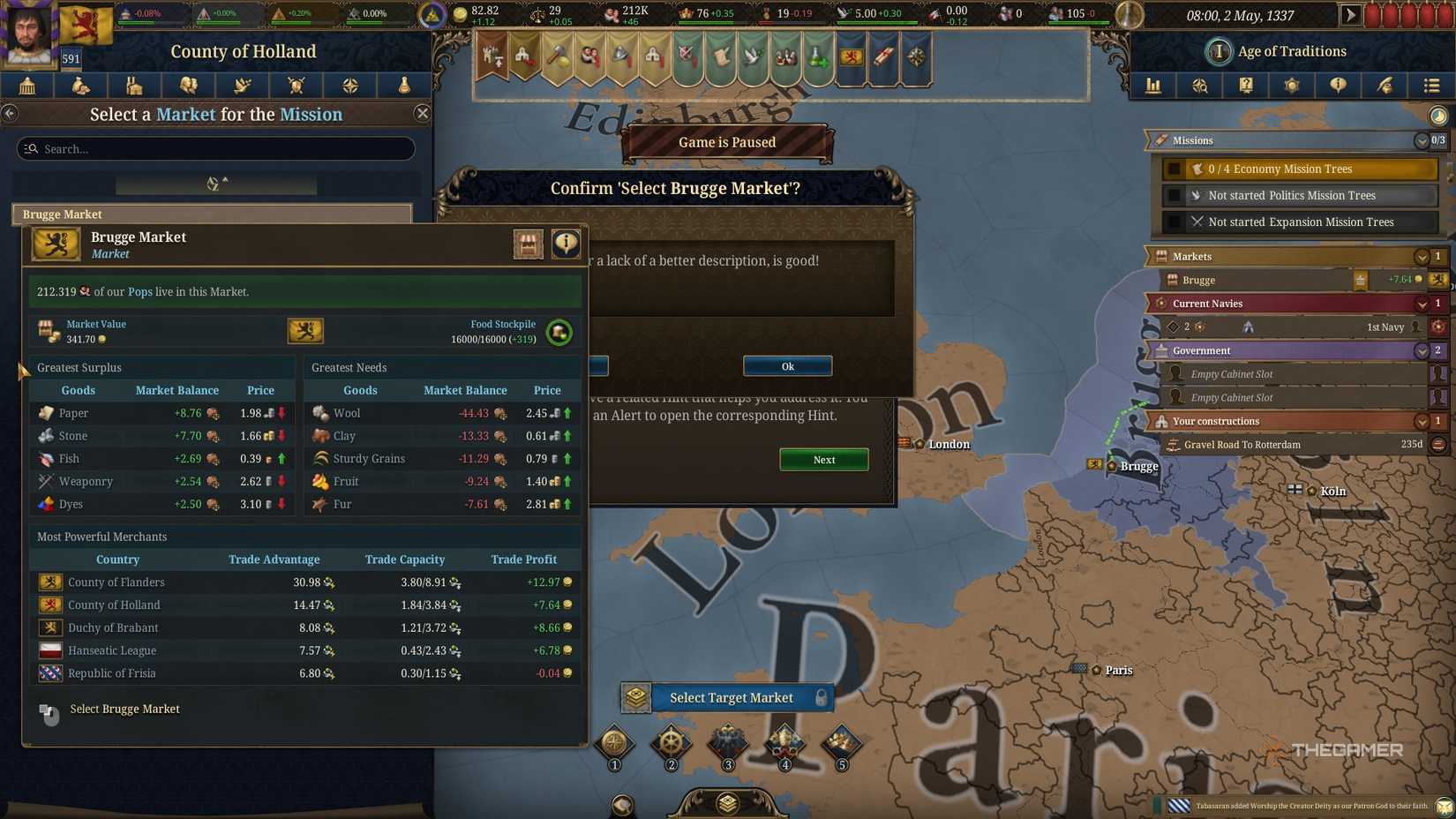Open the magnifying glass search icon

1199,86
